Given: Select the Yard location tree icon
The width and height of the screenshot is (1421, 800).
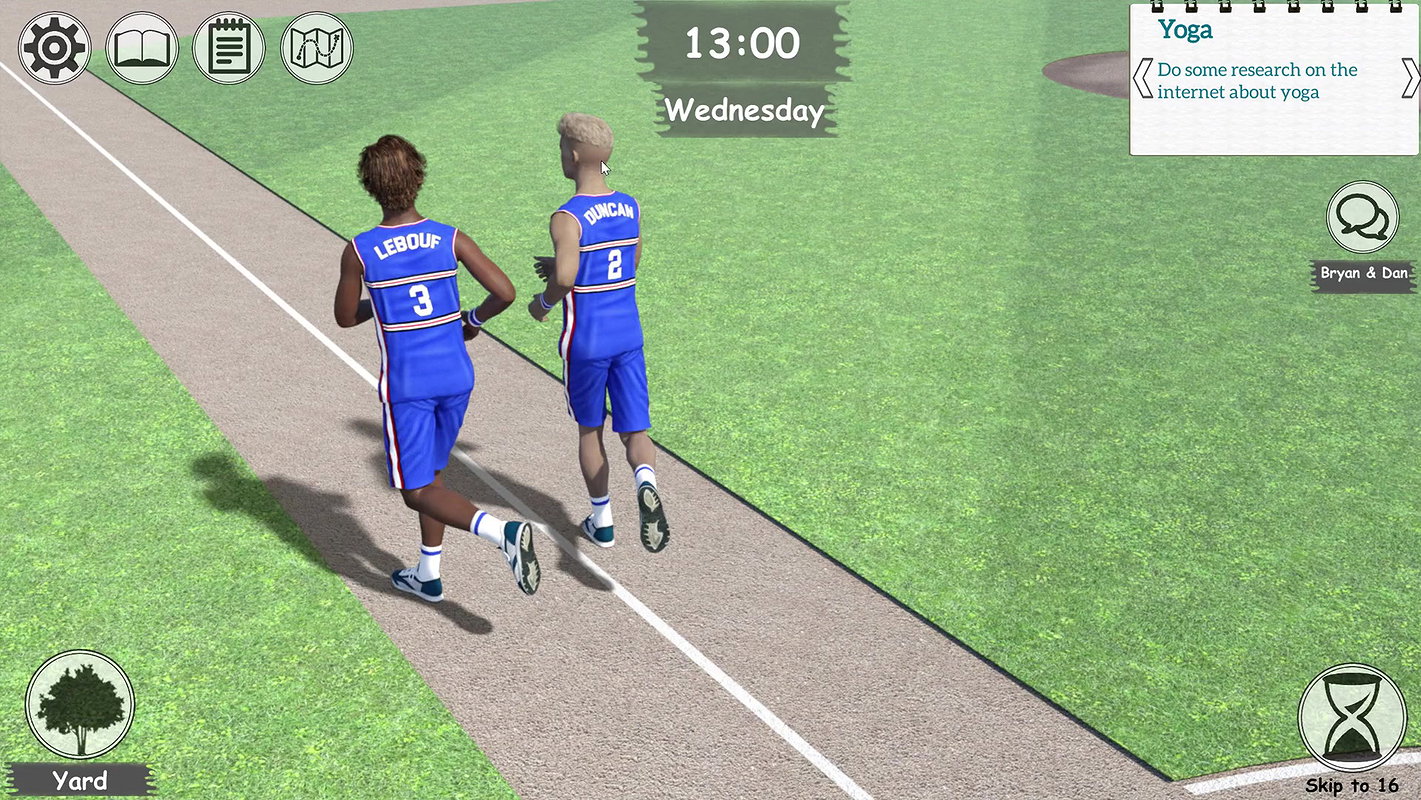Looking at the screenshot, I should [80, 705].
